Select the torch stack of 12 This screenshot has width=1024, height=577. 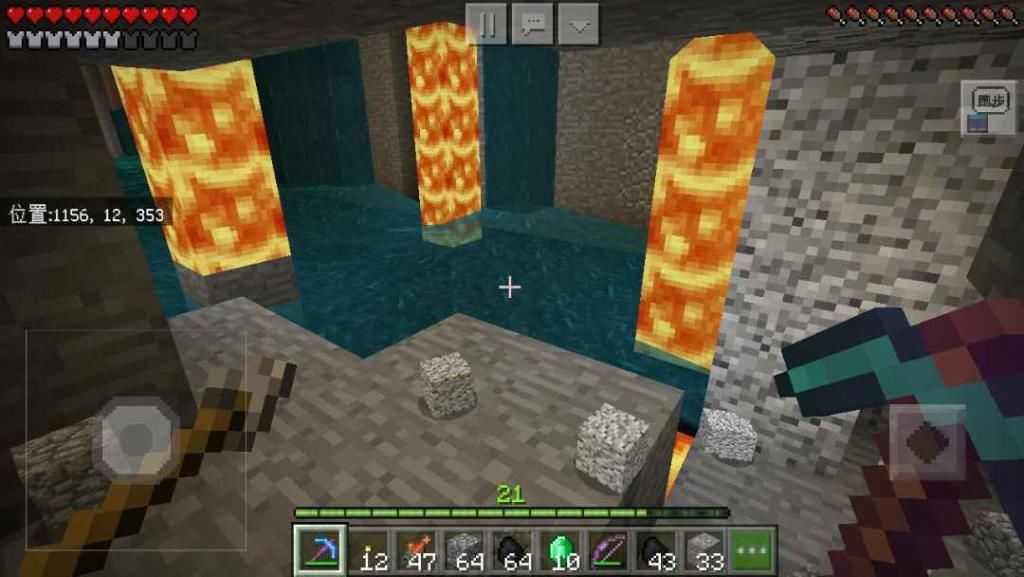point(368,550)
